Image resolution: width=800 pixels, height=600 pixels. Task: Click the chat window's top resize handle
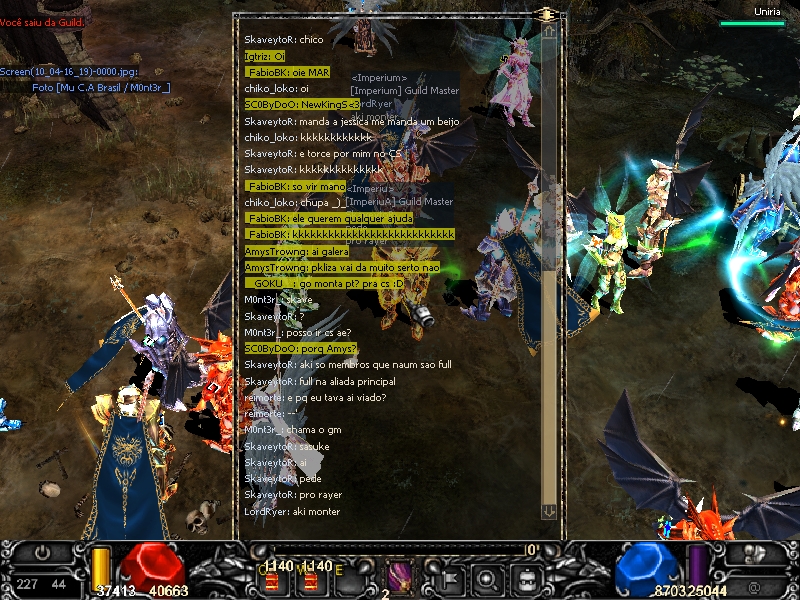[x=546, y=14]
